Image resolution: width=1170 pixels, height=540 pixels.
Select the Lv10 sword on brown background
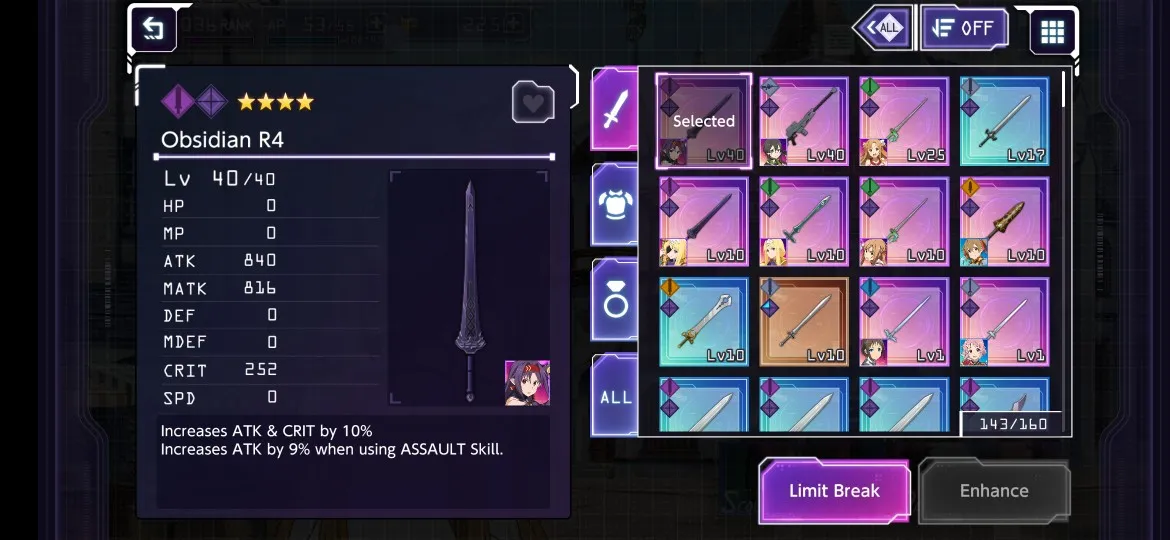click(804, 322)
